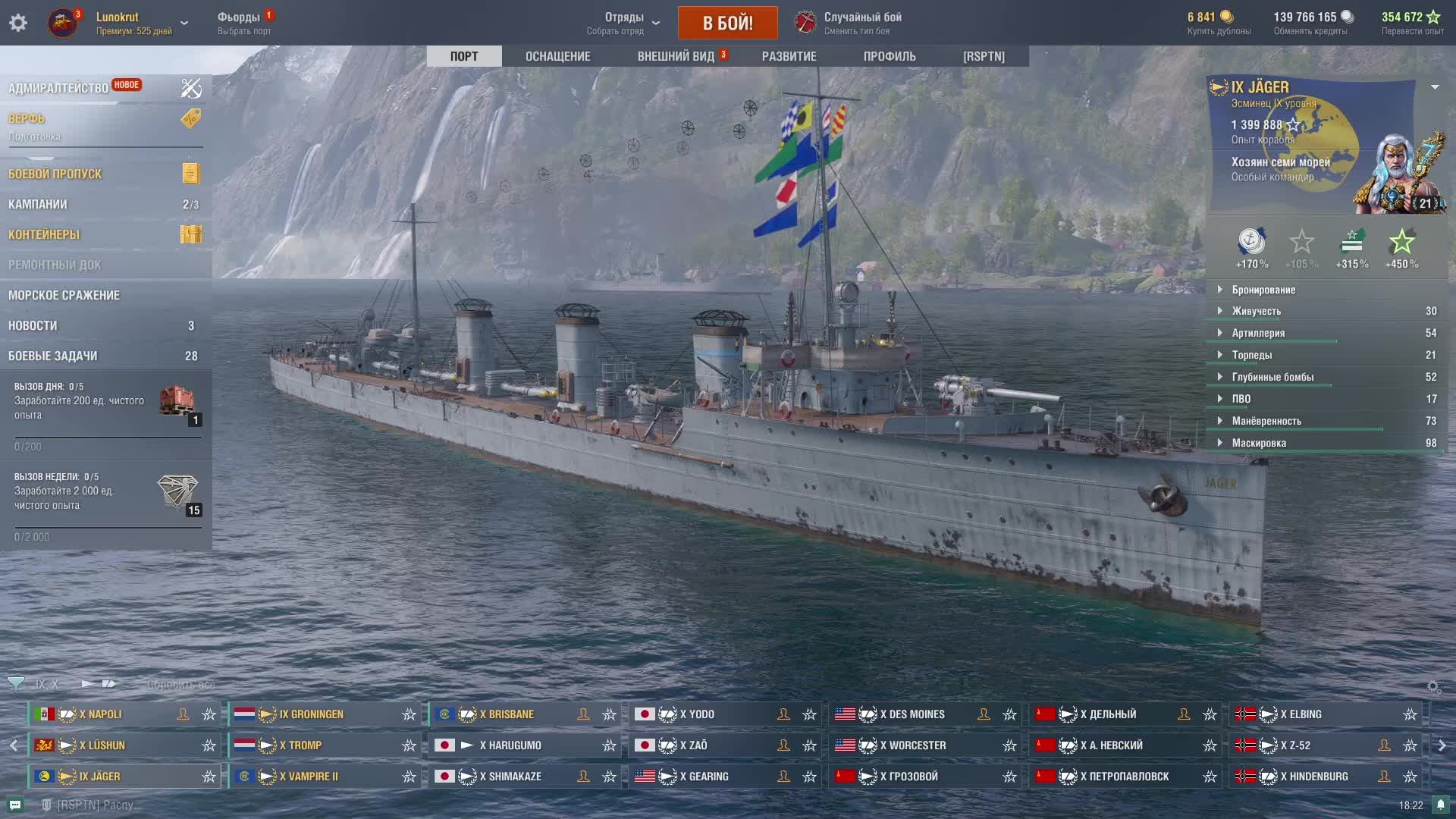Show the ПРОФИЛЬ tab
1456x819 pixels.
click(890, 56)
